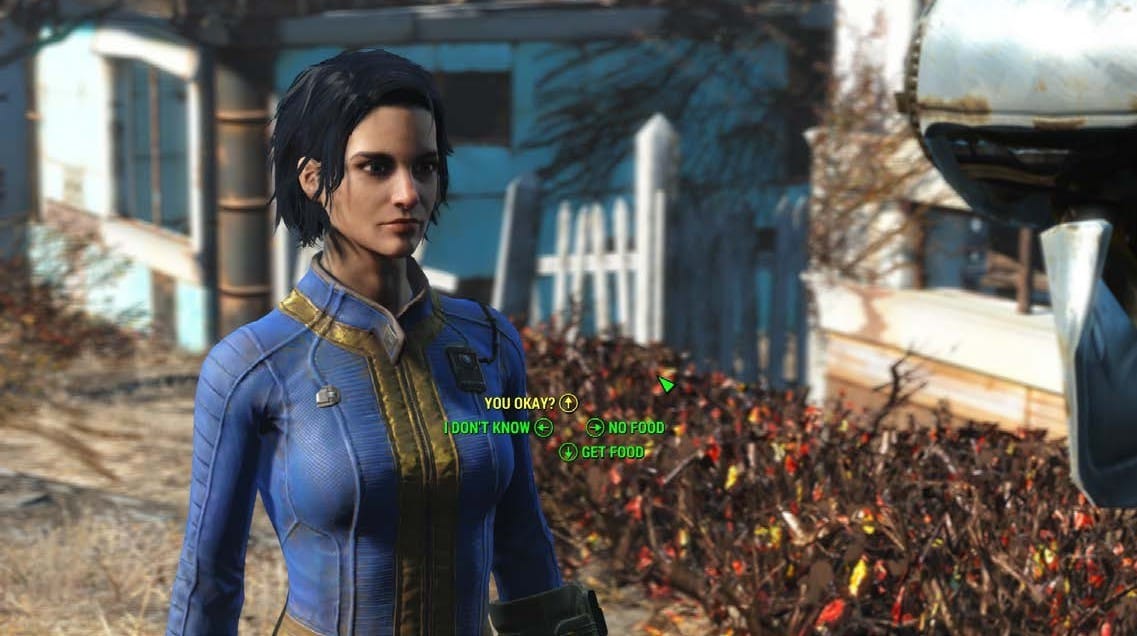Pick the "No food" dialogue response
1137x636 pixels.
pos(636,428)
